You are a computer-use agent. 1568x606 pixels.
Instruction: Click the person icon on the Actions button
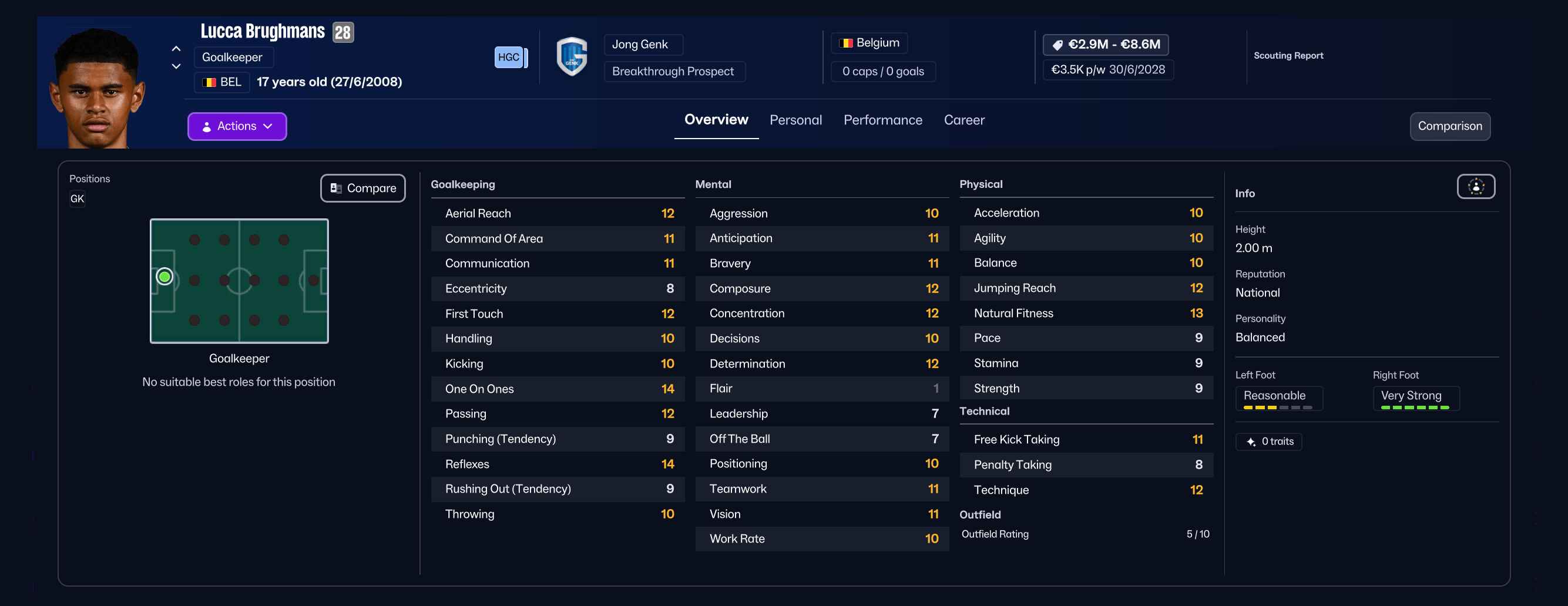(x=207, y=126)
